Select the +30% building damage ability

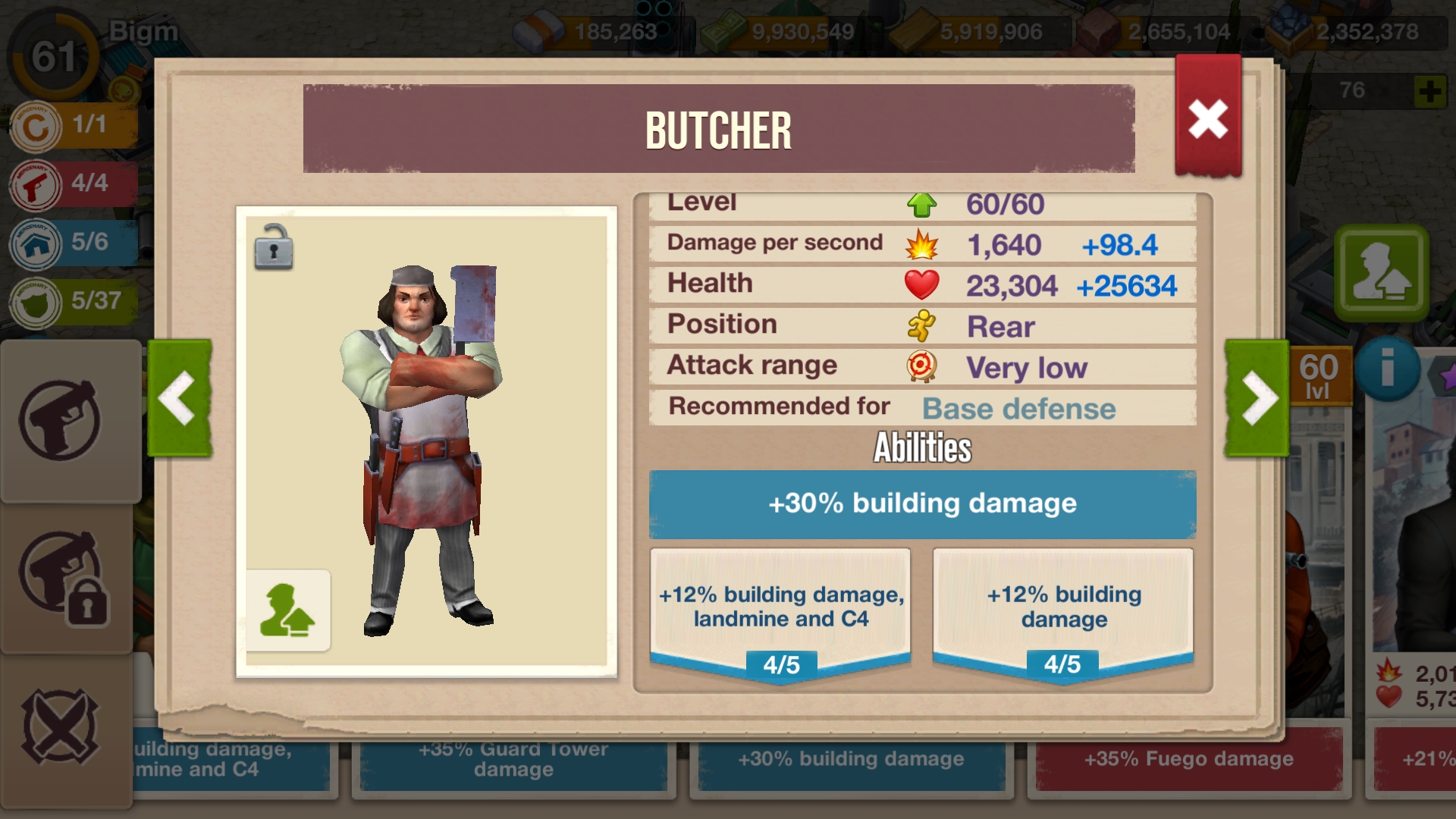click(x=922, y=504)
